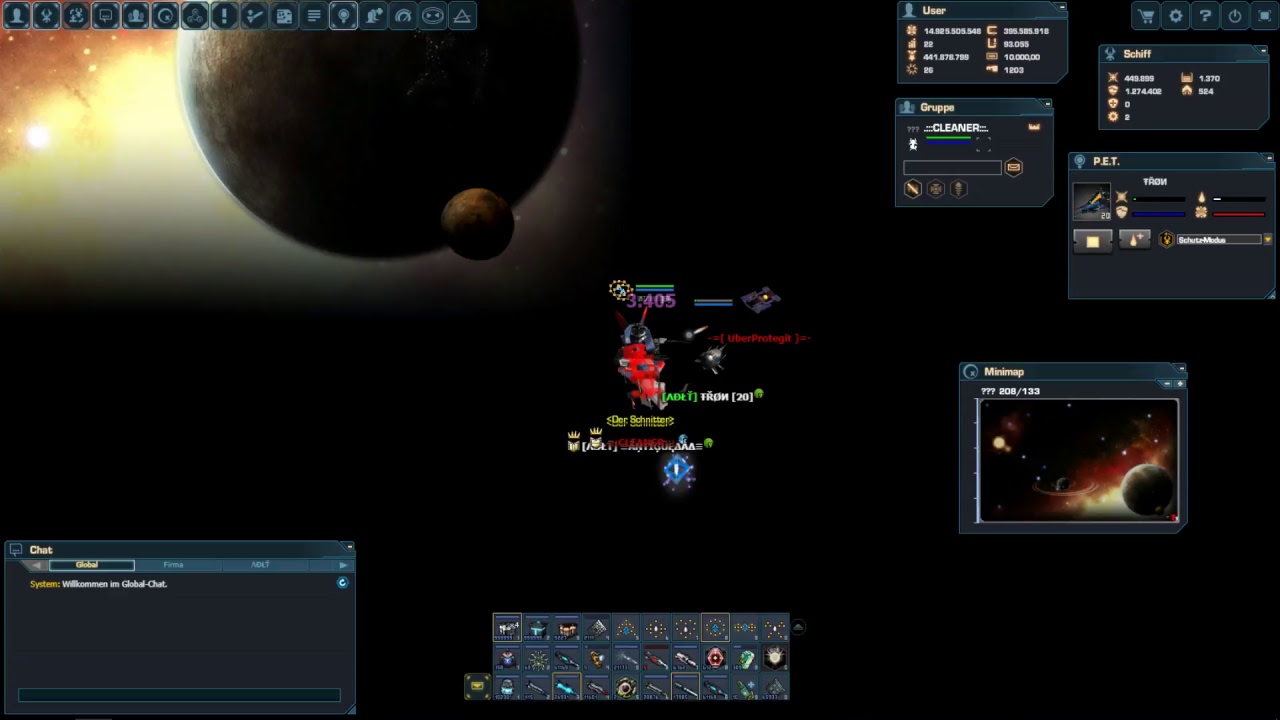The height and width of the screenshot is (720, 1280).
Task: Open the question mark help button
Action: (1206, 16)
